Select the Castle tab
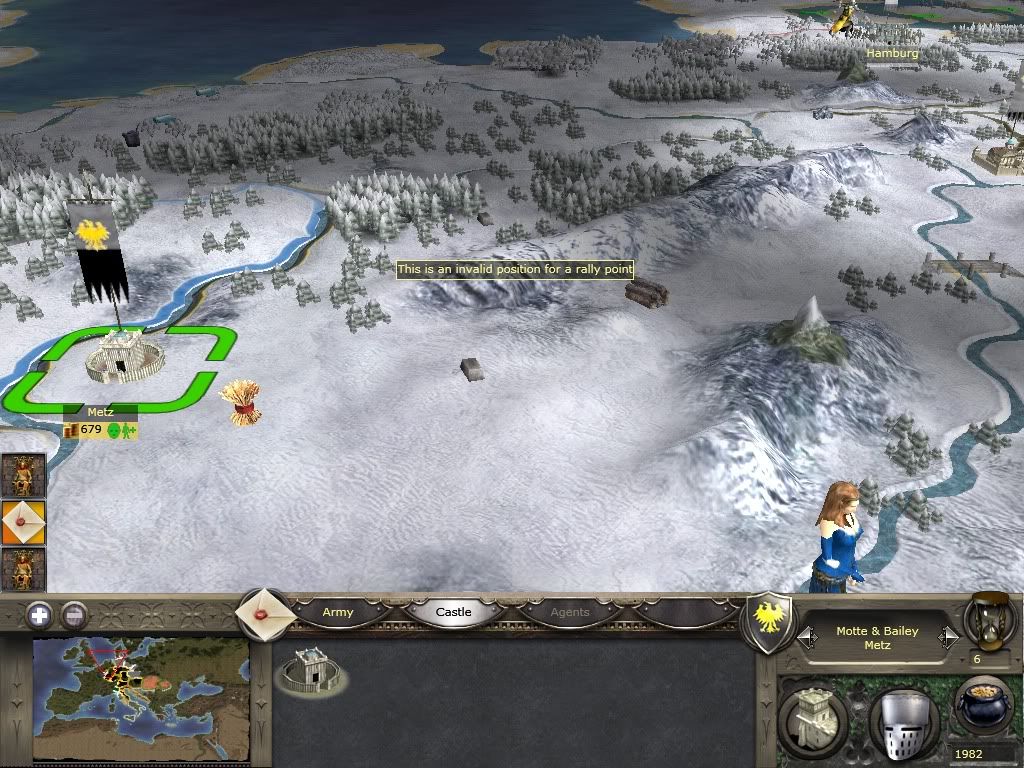 453,612
